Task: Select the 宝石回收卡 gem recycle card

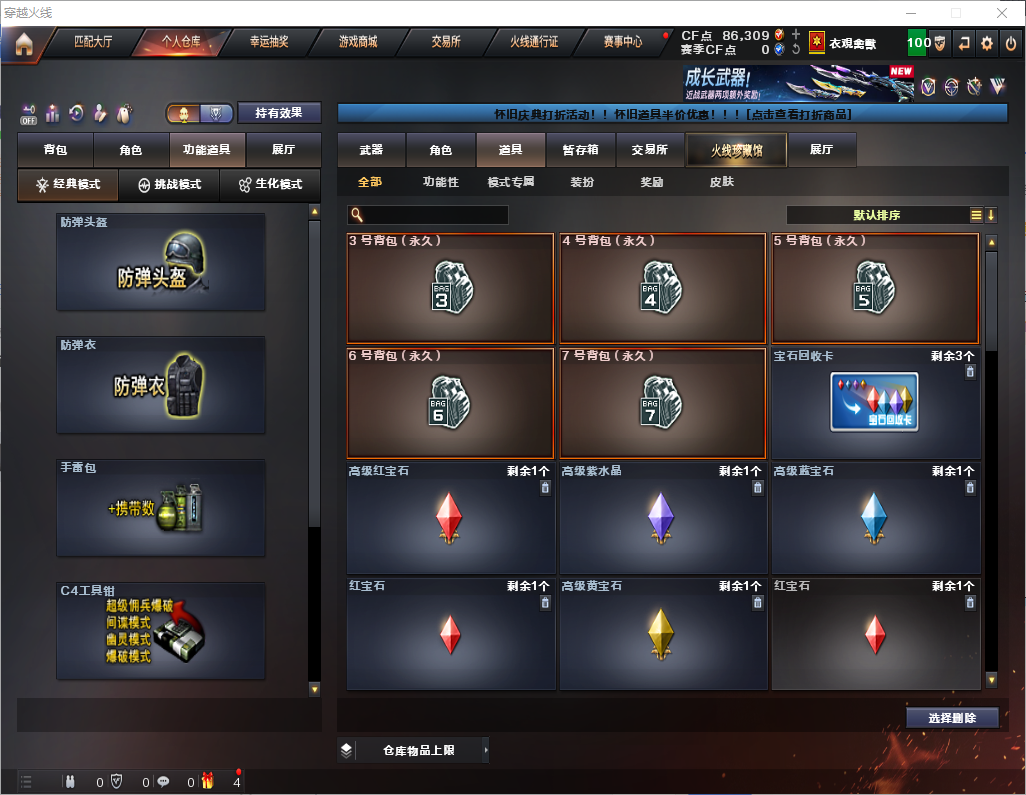Action: tap(875, 403)
